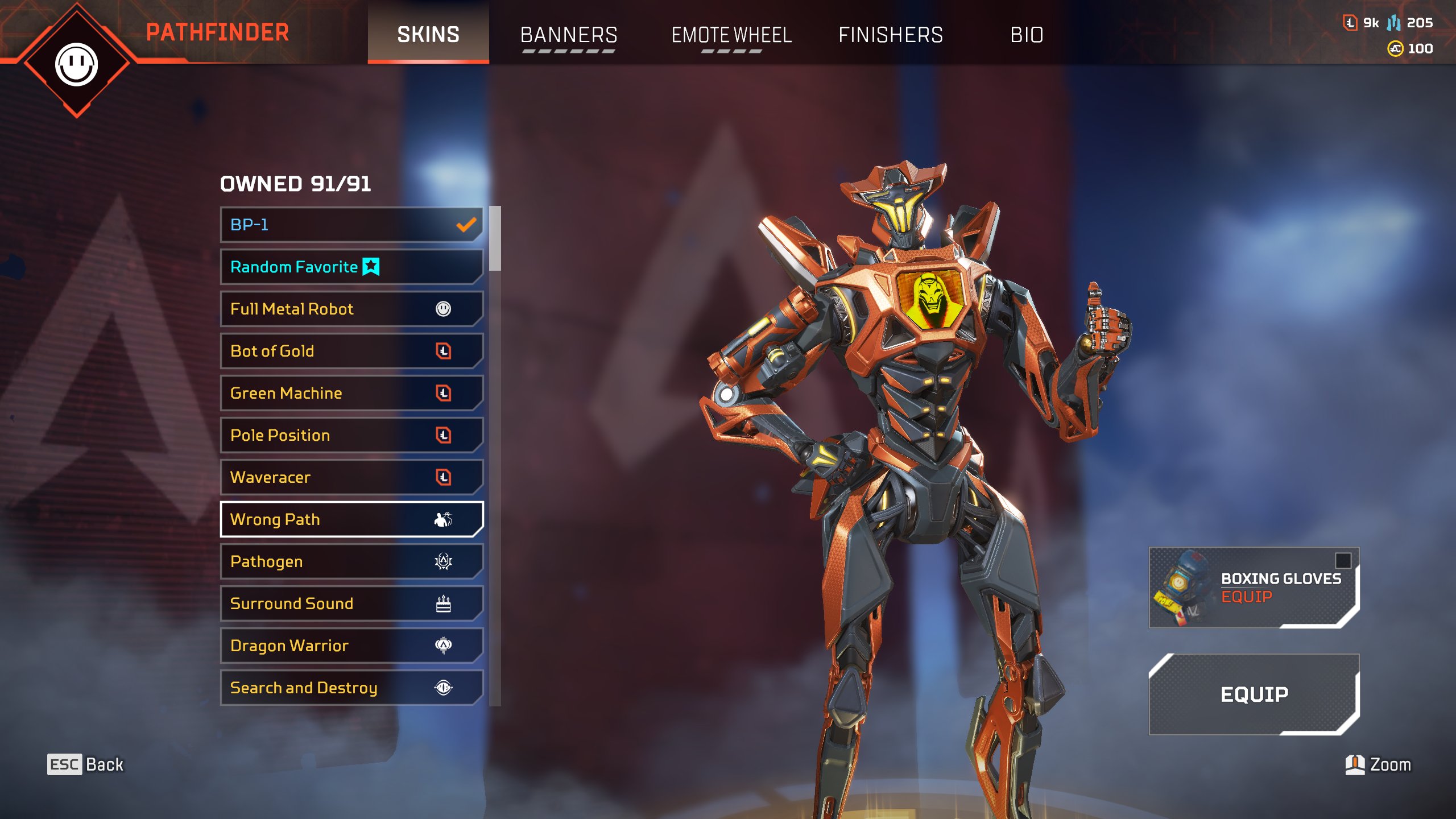1456x819 pixels.
Task: Choose the Surround Sound skin
Action: tap(351, 603)
